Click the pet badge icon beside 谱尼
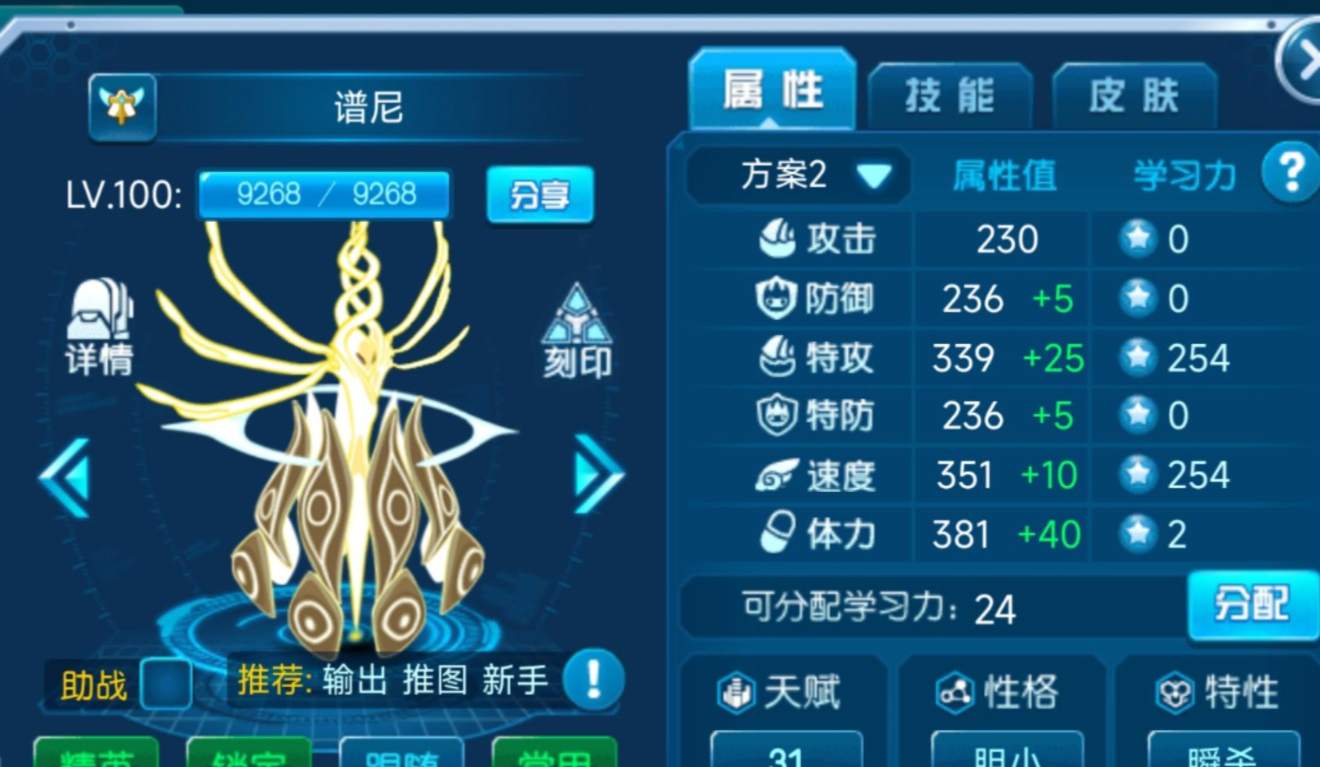This screenshot has height=767, width=1320. click(120, 104)
